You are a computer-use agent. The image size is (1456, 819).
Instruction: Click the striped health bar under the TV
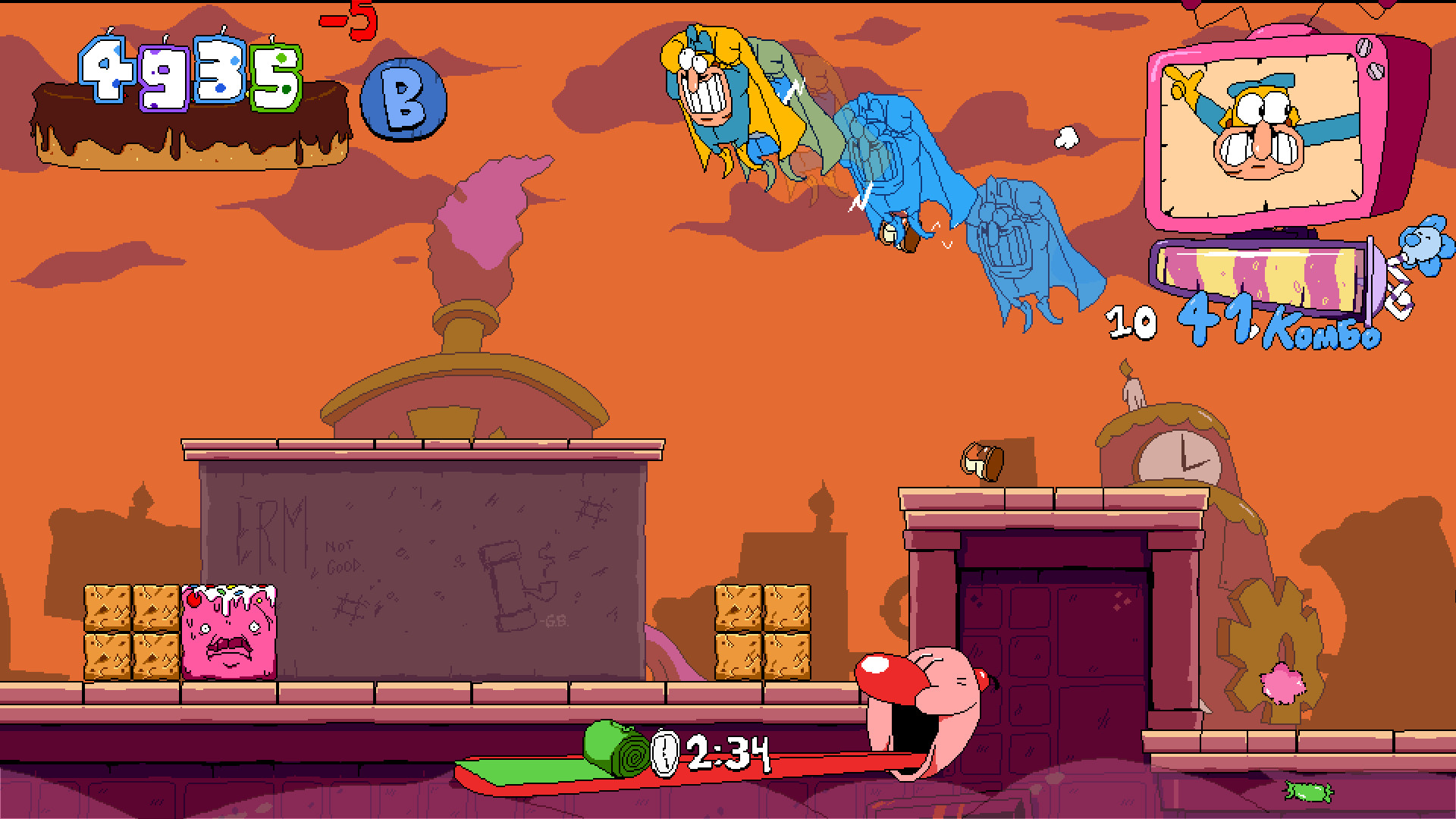tap(1266, 267)
